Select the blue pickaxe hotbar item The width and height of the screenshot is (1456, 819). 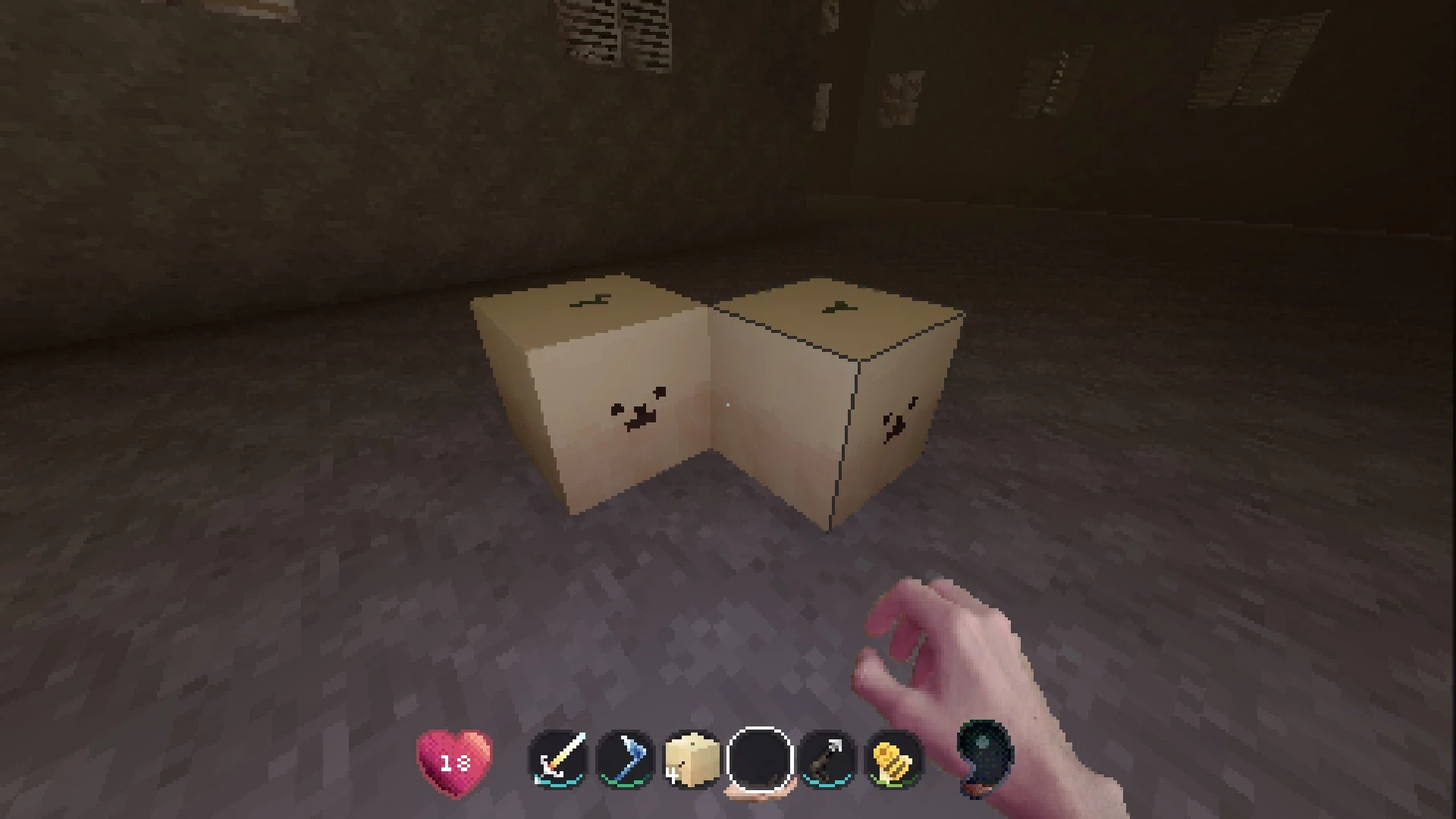624,761
